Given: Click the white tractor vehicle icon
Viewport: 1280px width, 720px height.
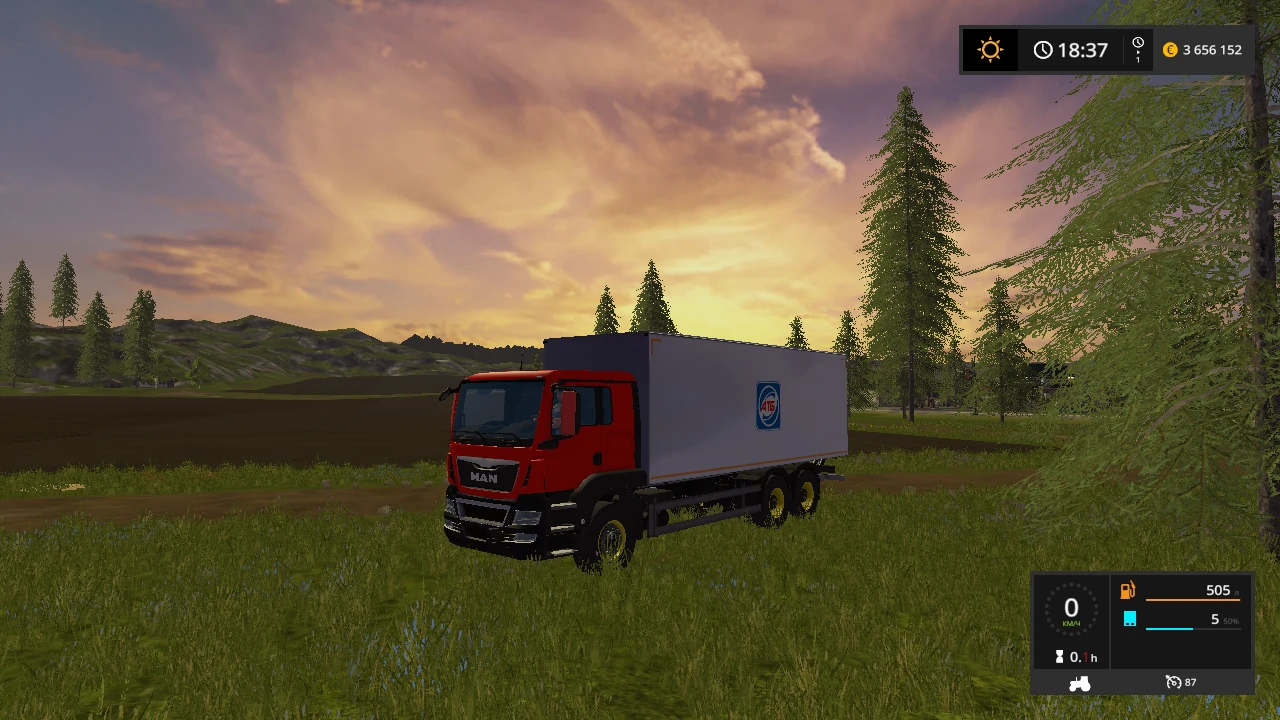Looking at the screenshot, I should [1079, 682].
